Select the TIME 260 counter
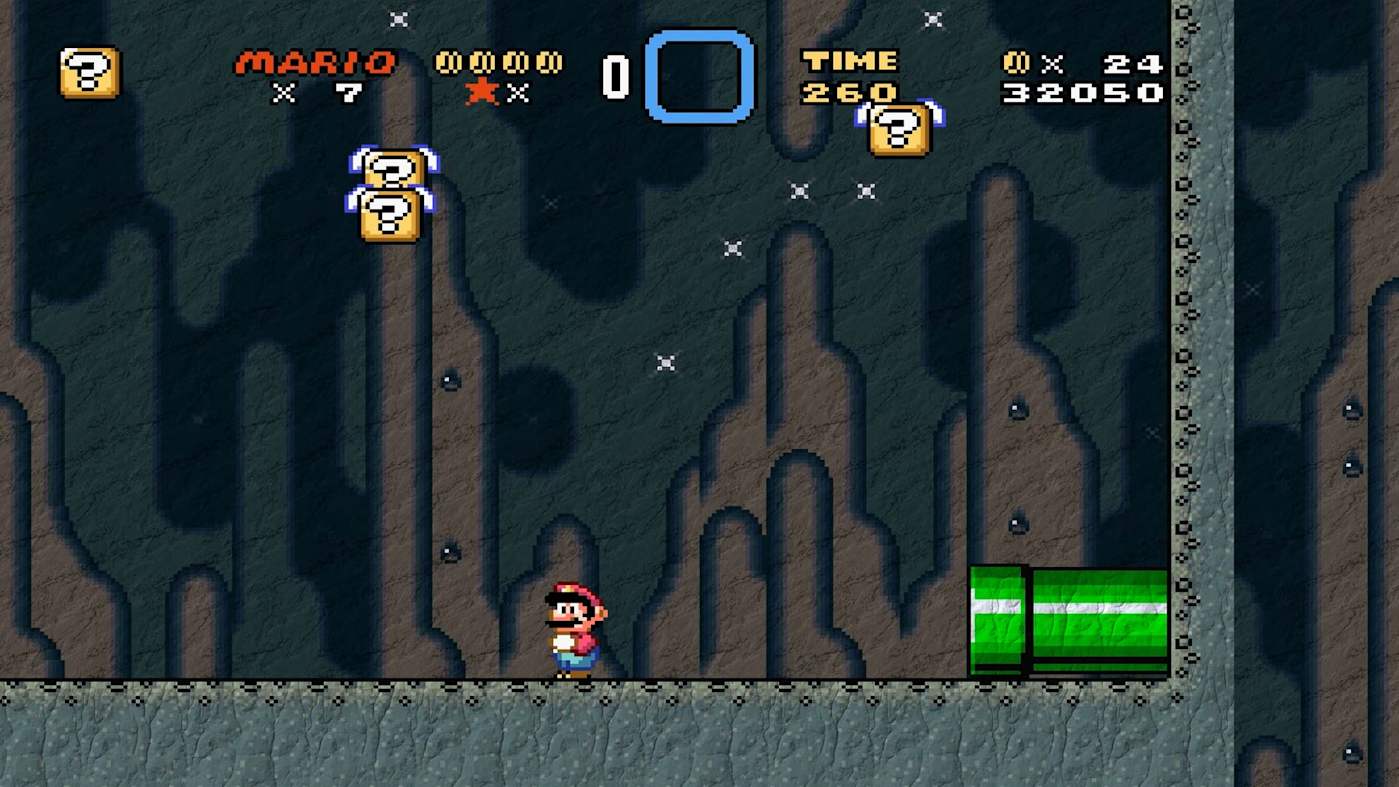Viewport: 1399px width, 787px height. (852, 77)
